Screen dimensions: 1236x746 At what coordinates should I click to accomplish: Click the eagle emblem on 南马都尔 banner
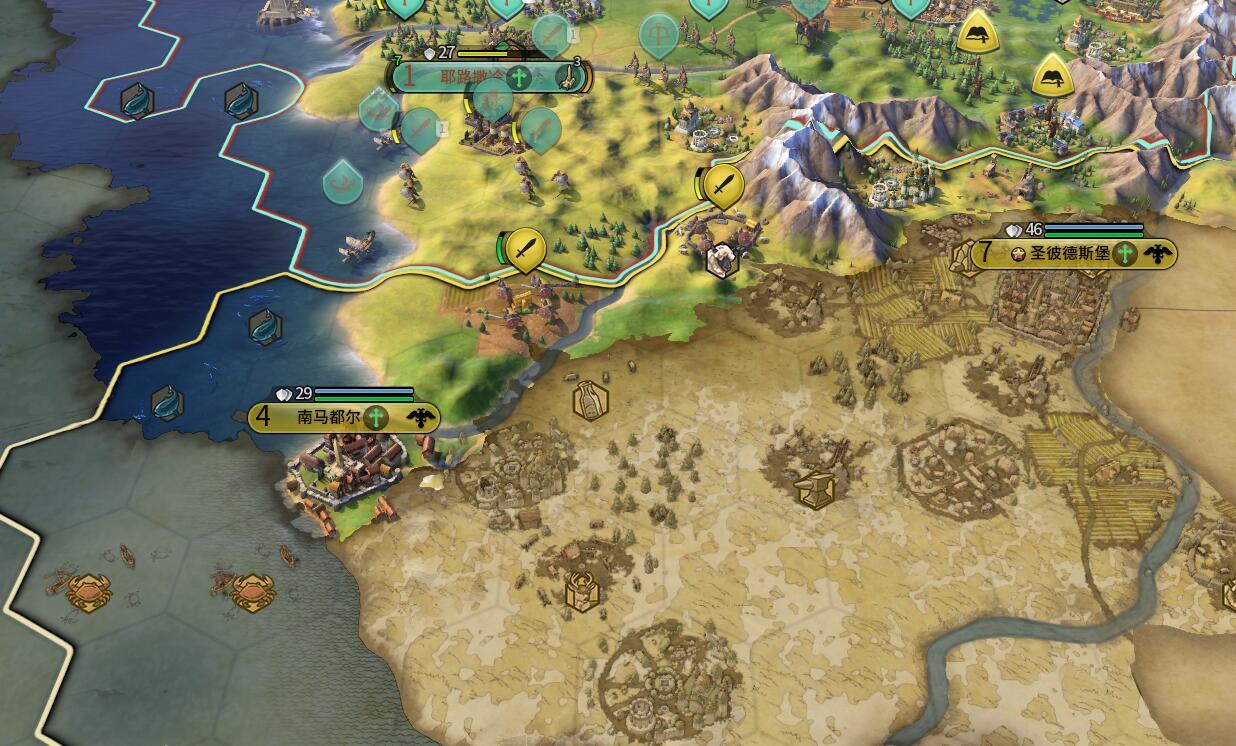click(x=421, y=418)
